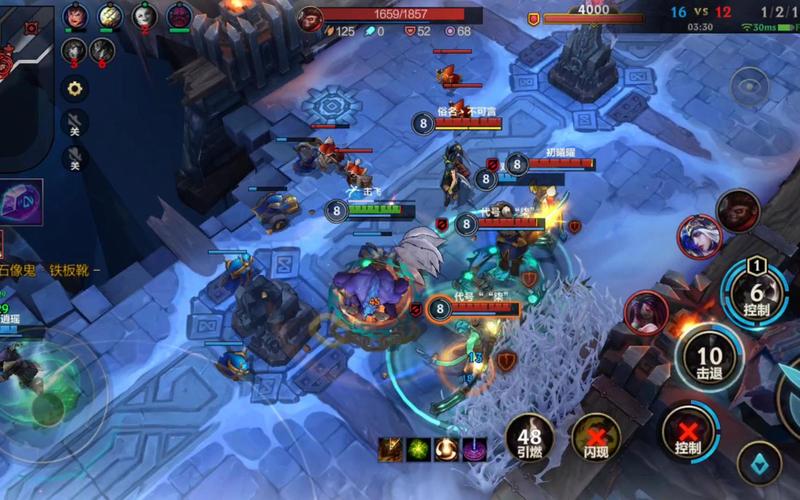Toggle the upper 关 switch icon
This screenshot has width=800, height=500.
(74, 123)
